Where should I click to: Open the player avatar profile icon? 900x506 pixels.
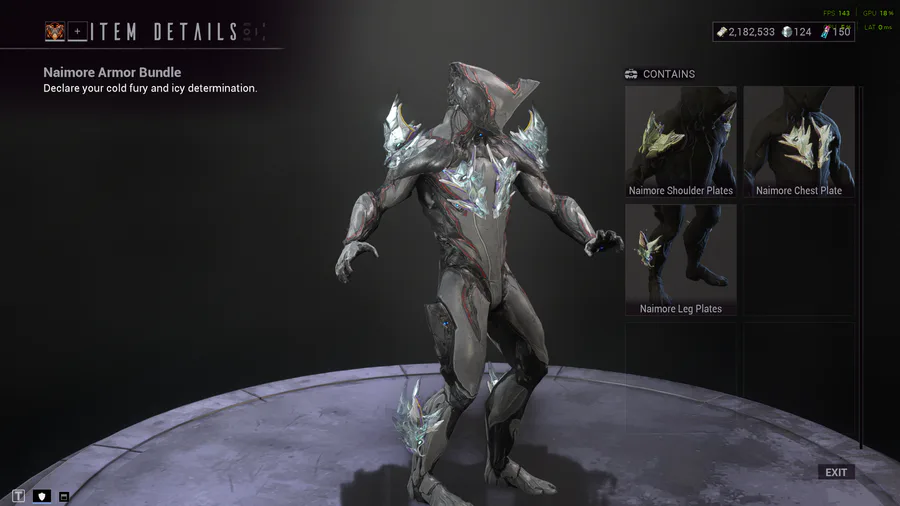click(55, 32)
